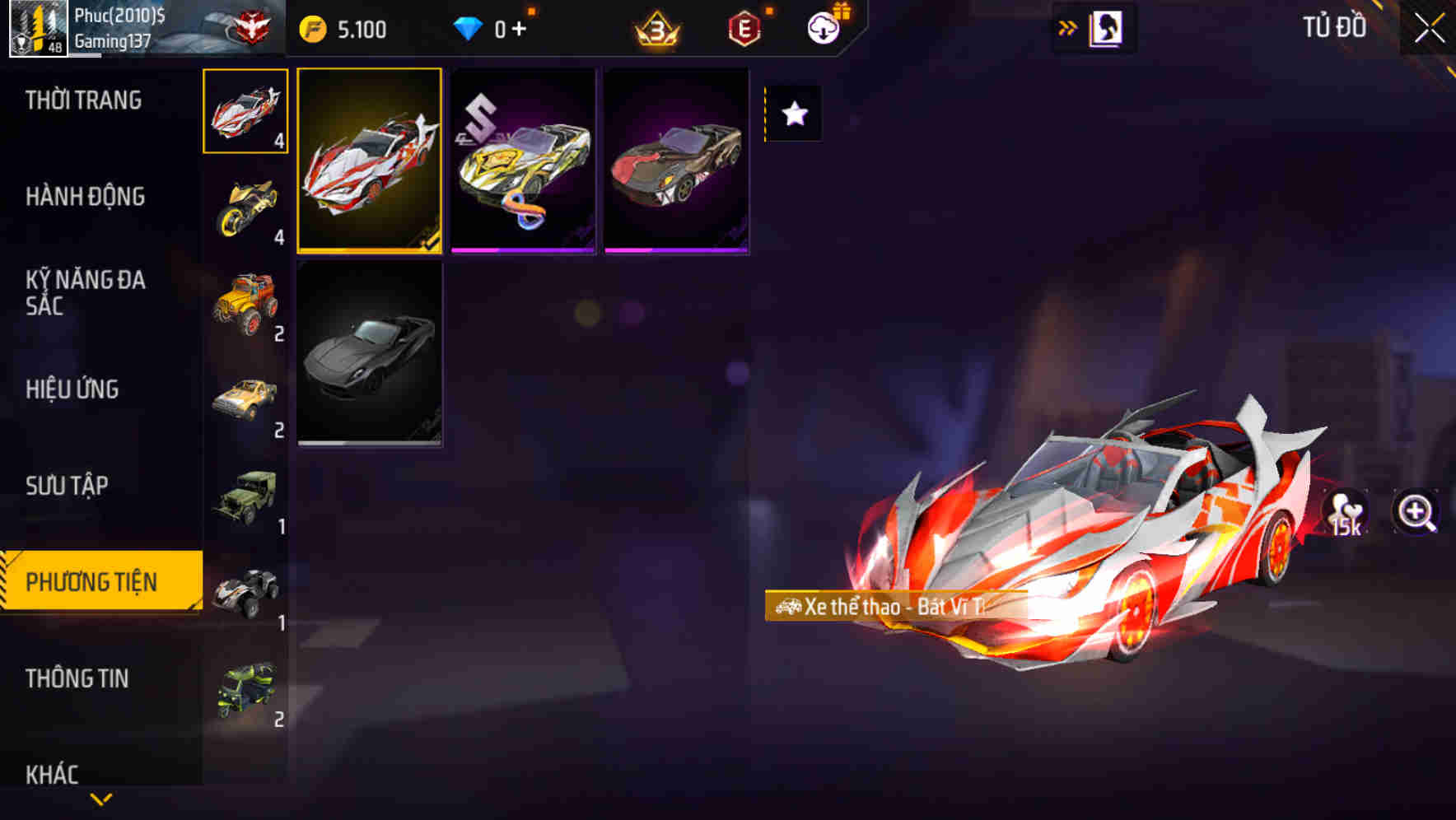Image resolution: width=1456 pixels, height=820 pixels.
Task: Click the double chevron next to portrait icon
Action: [x=1067, y=26]
